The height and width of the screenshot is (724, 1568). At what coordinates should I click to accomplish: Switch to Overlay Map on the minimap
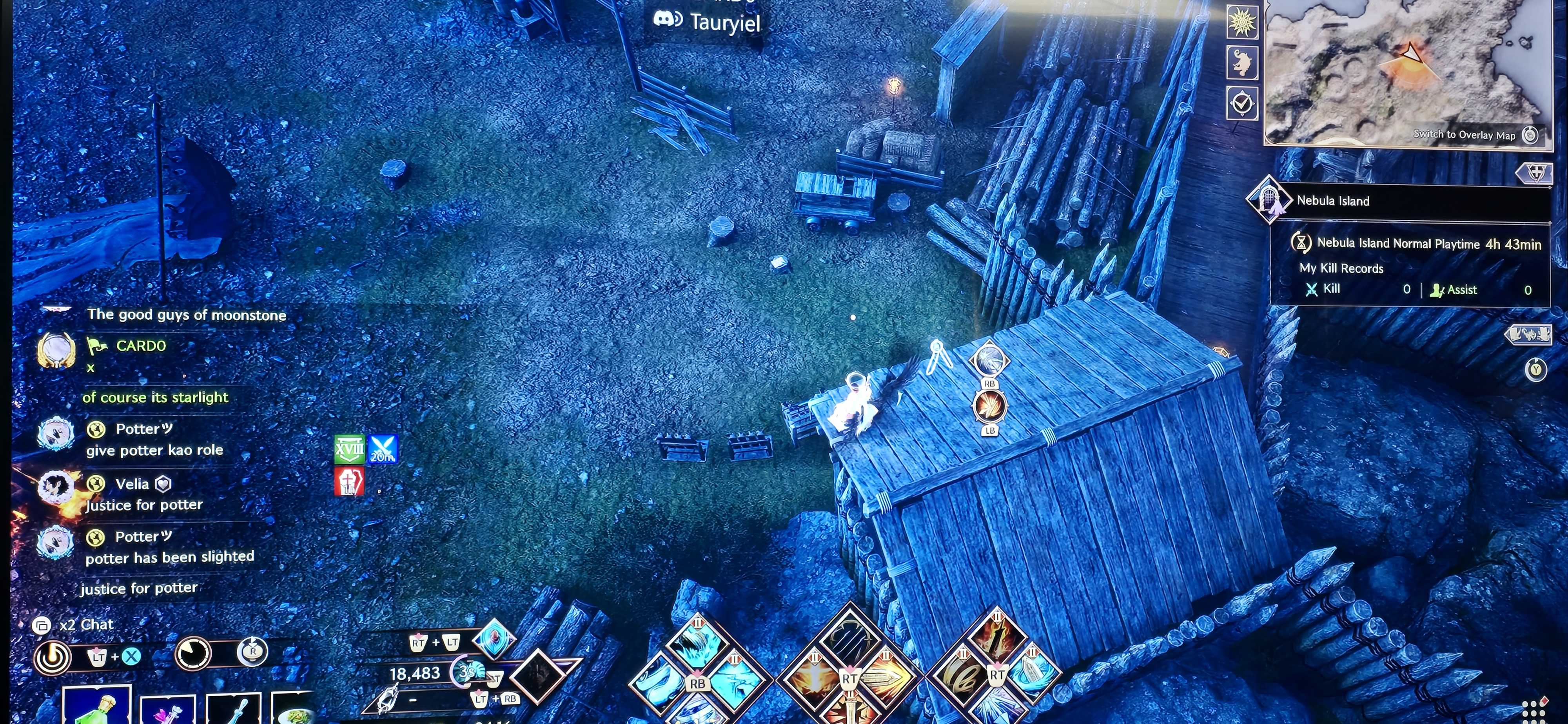pyautogui.click(x=1473, y=135)
